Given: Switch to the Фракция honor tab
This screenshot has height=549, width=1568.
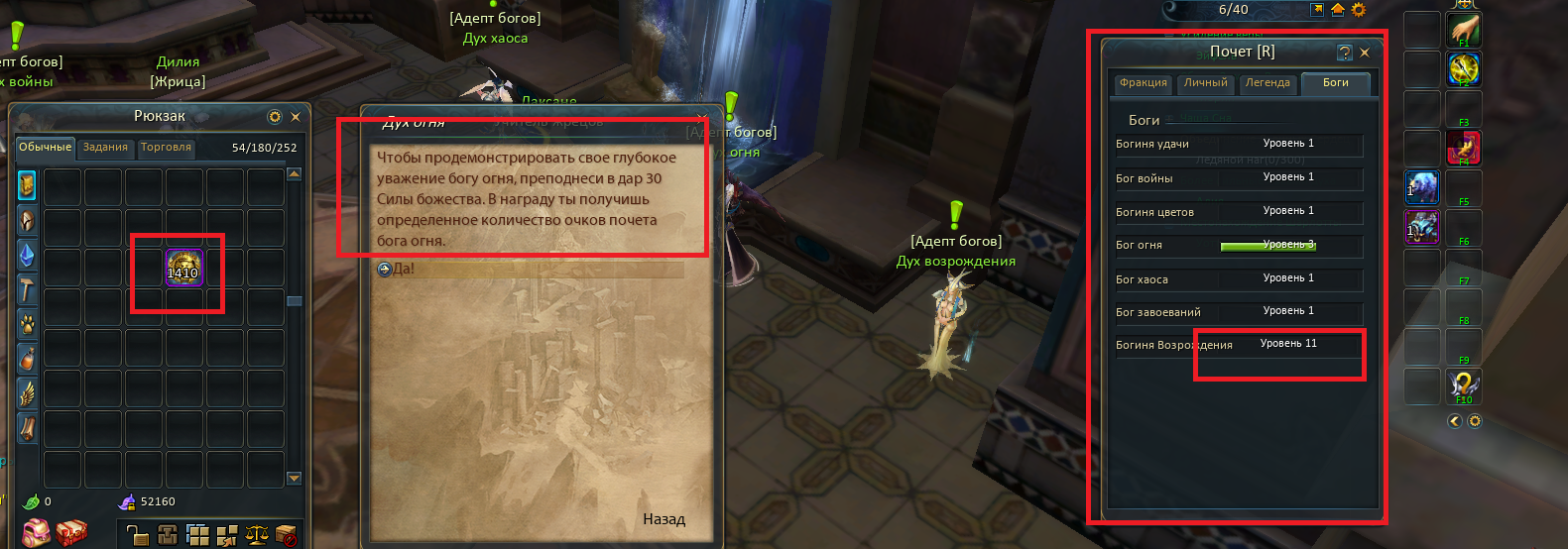Looking at the screenshot, I should coord(1144,83).
